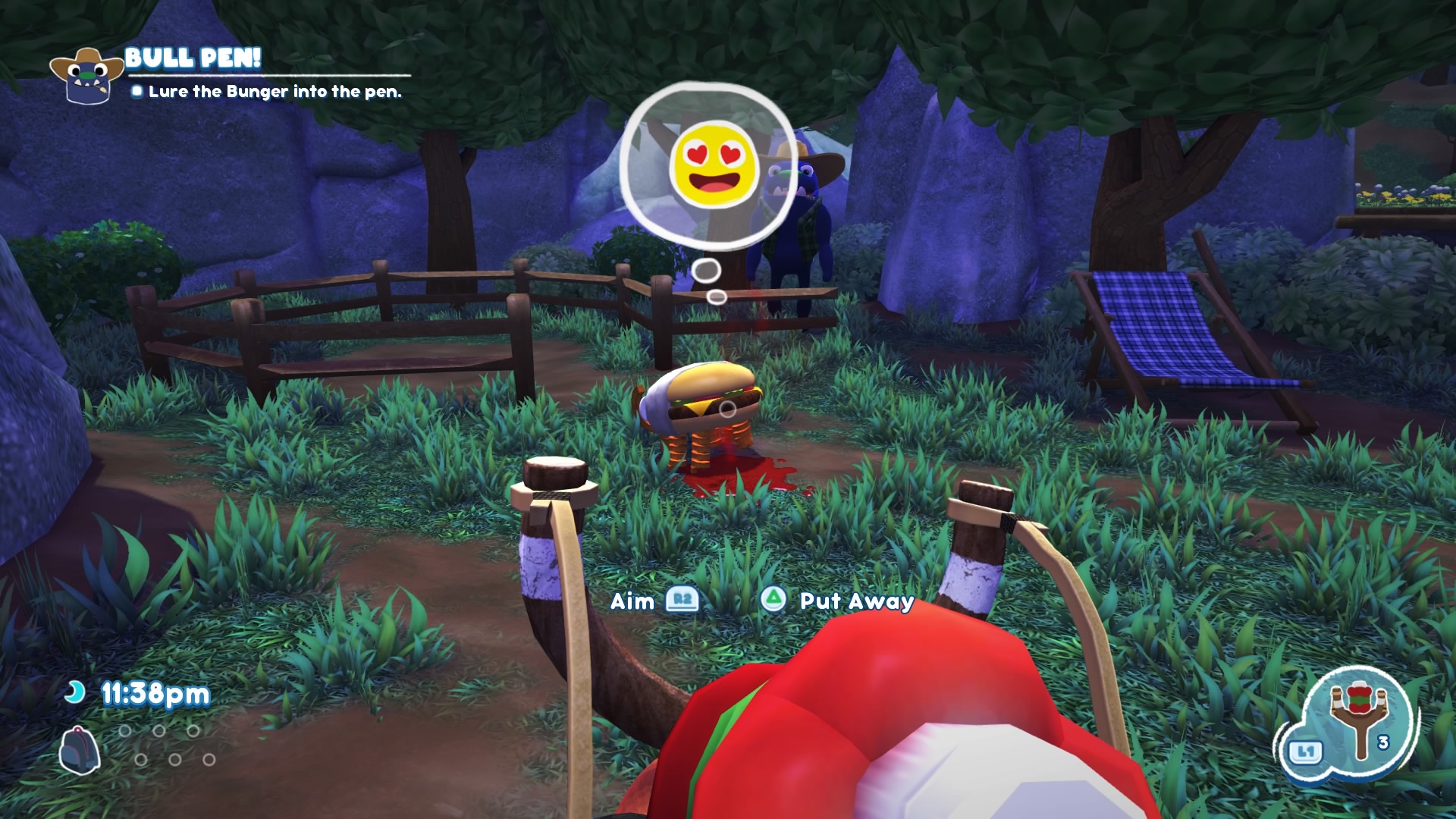Click the cowboy quest giver portrait
Image resolution: width=1456 pixels, height=819 pixels.
point(86,76)
